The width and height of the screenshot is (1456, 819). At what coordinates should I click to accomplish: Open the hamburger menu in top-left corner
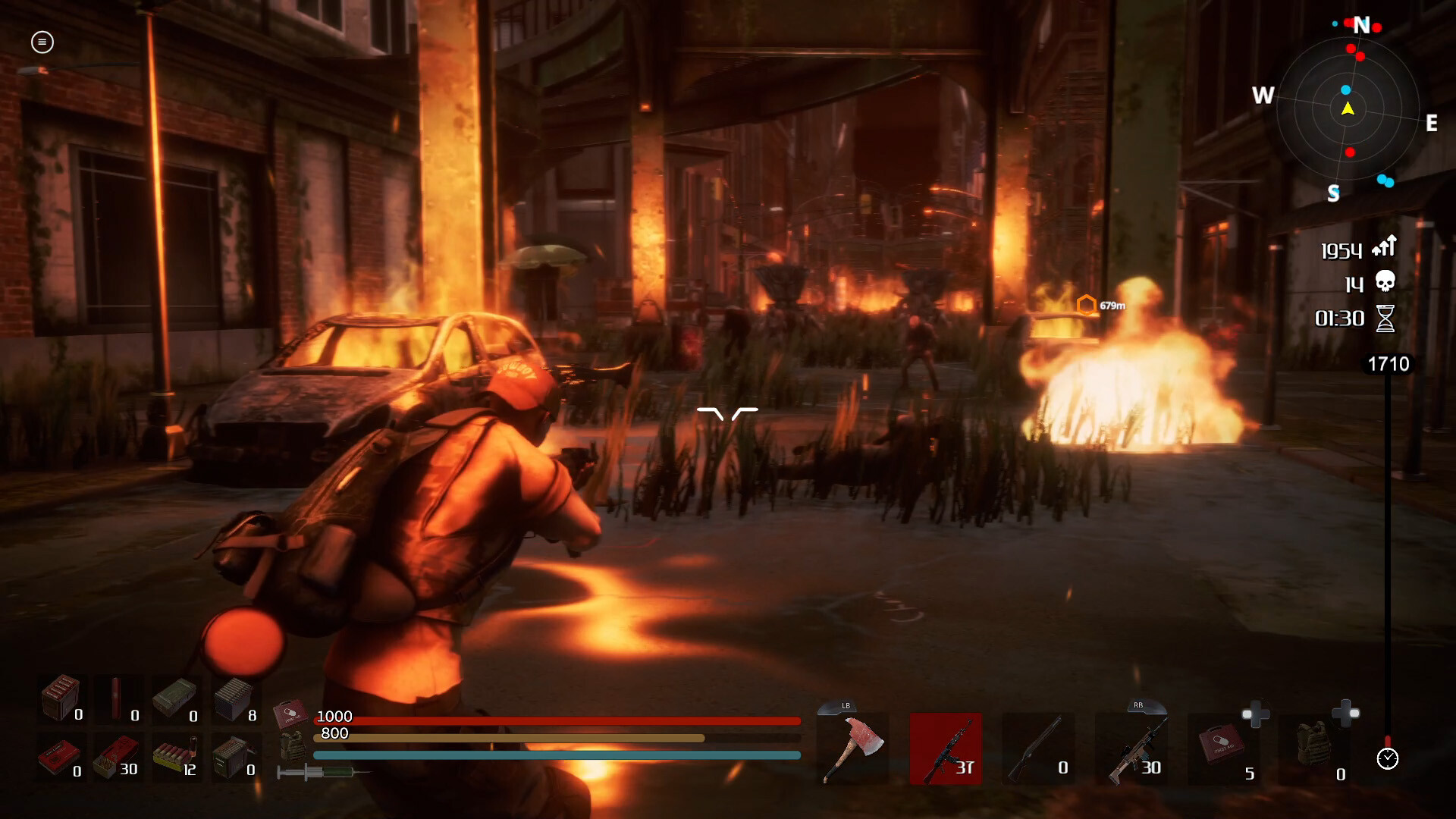42,42
